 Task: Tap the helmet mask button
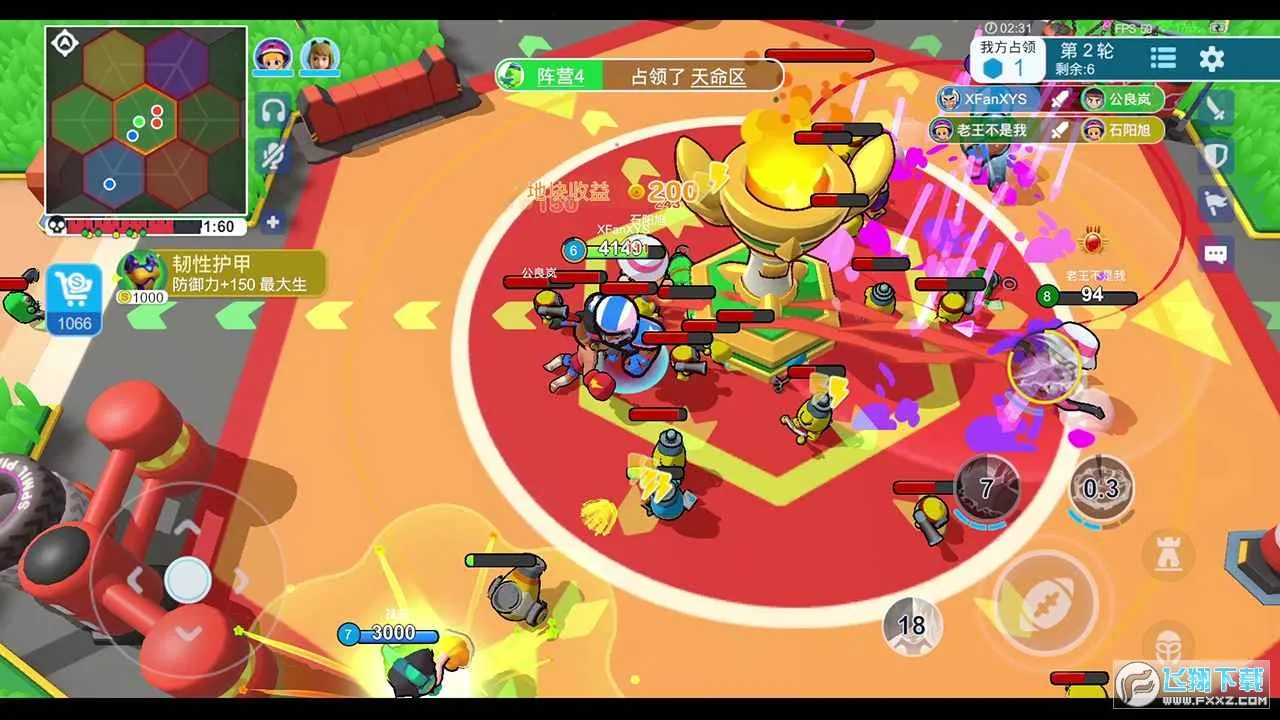click(x=1167, y=643)
